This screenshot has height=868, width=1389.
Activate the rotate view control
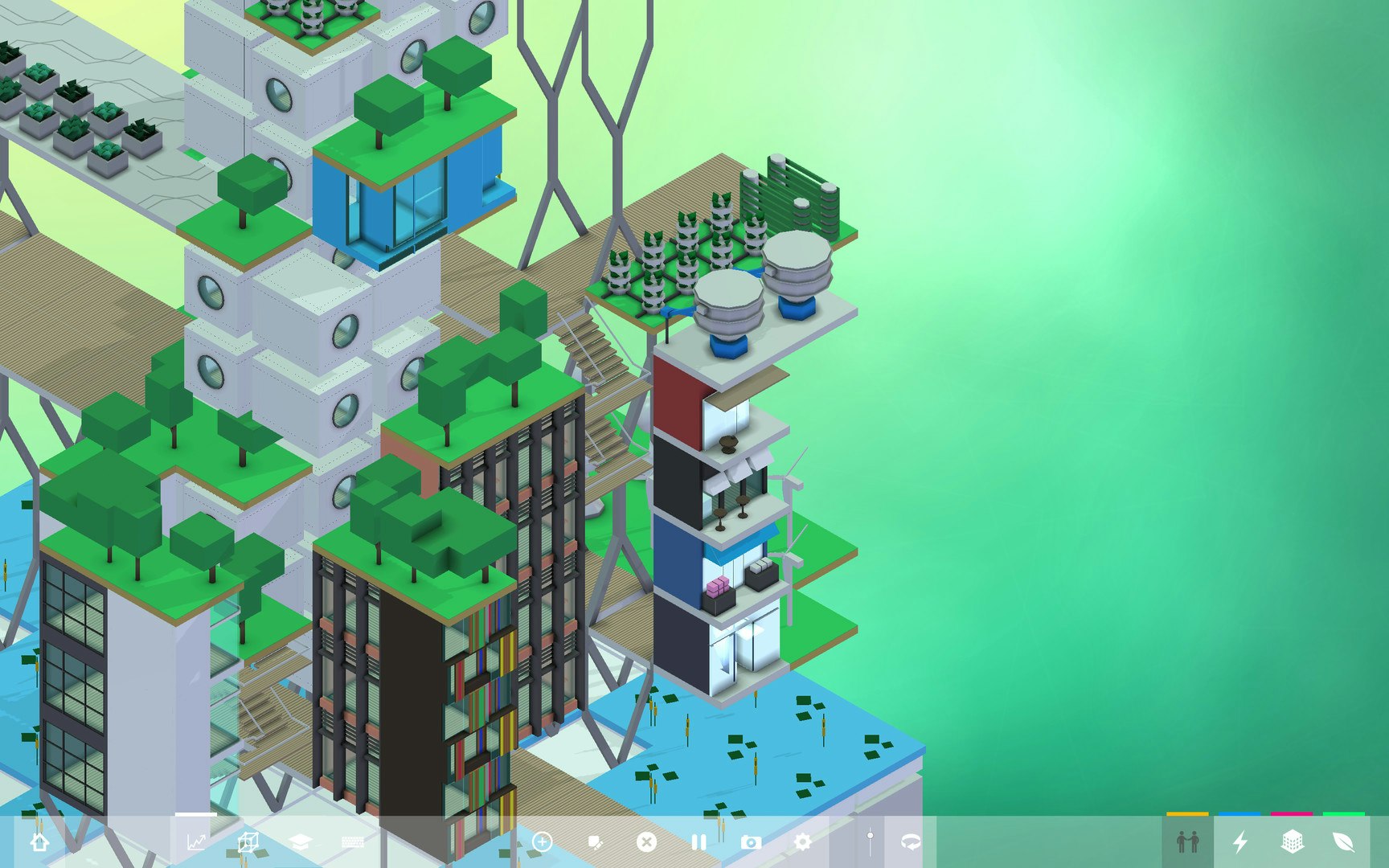[911, 842]
